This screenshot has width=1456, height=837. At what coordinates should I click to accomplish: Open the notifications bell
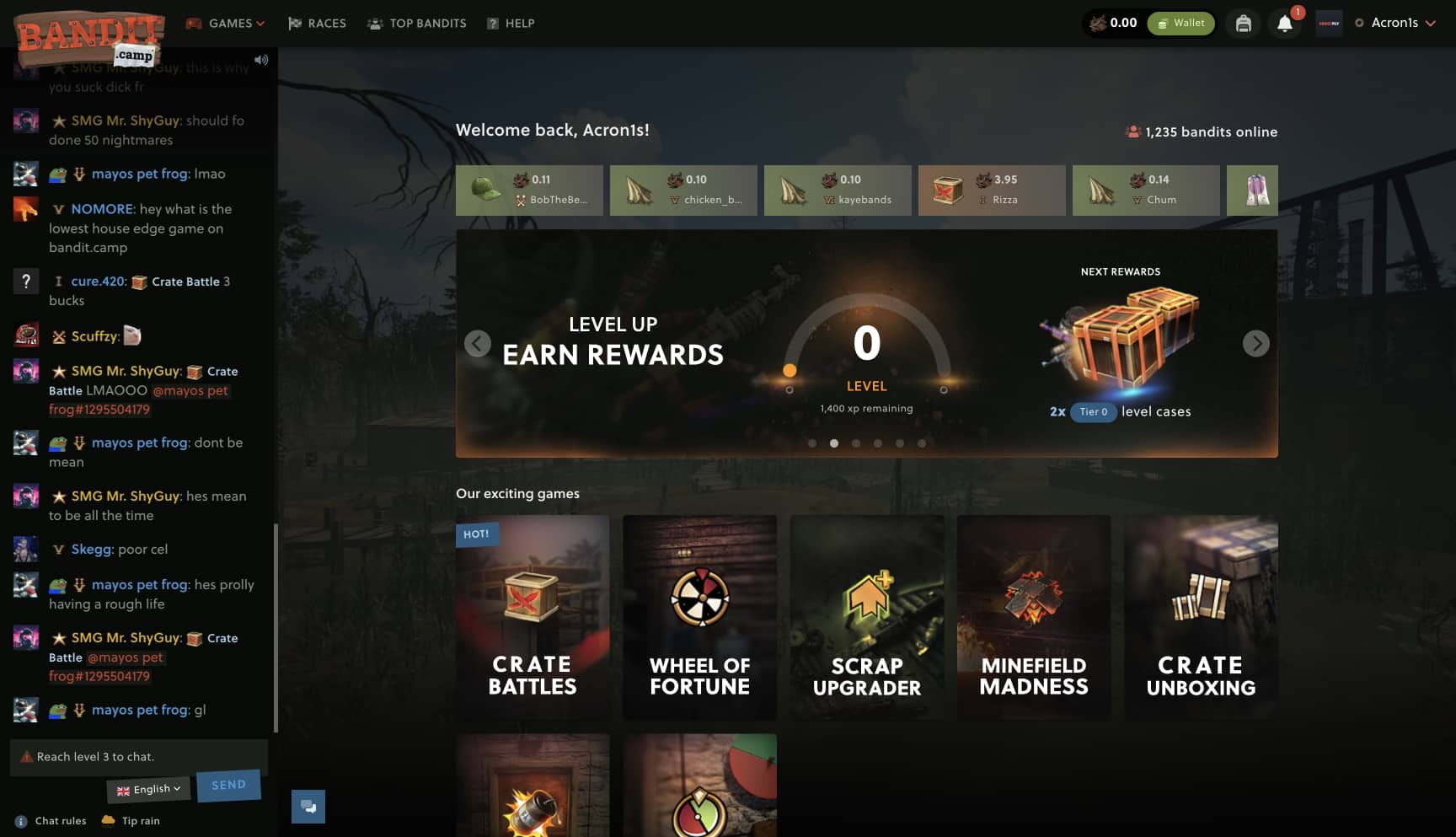(1285, 24)
